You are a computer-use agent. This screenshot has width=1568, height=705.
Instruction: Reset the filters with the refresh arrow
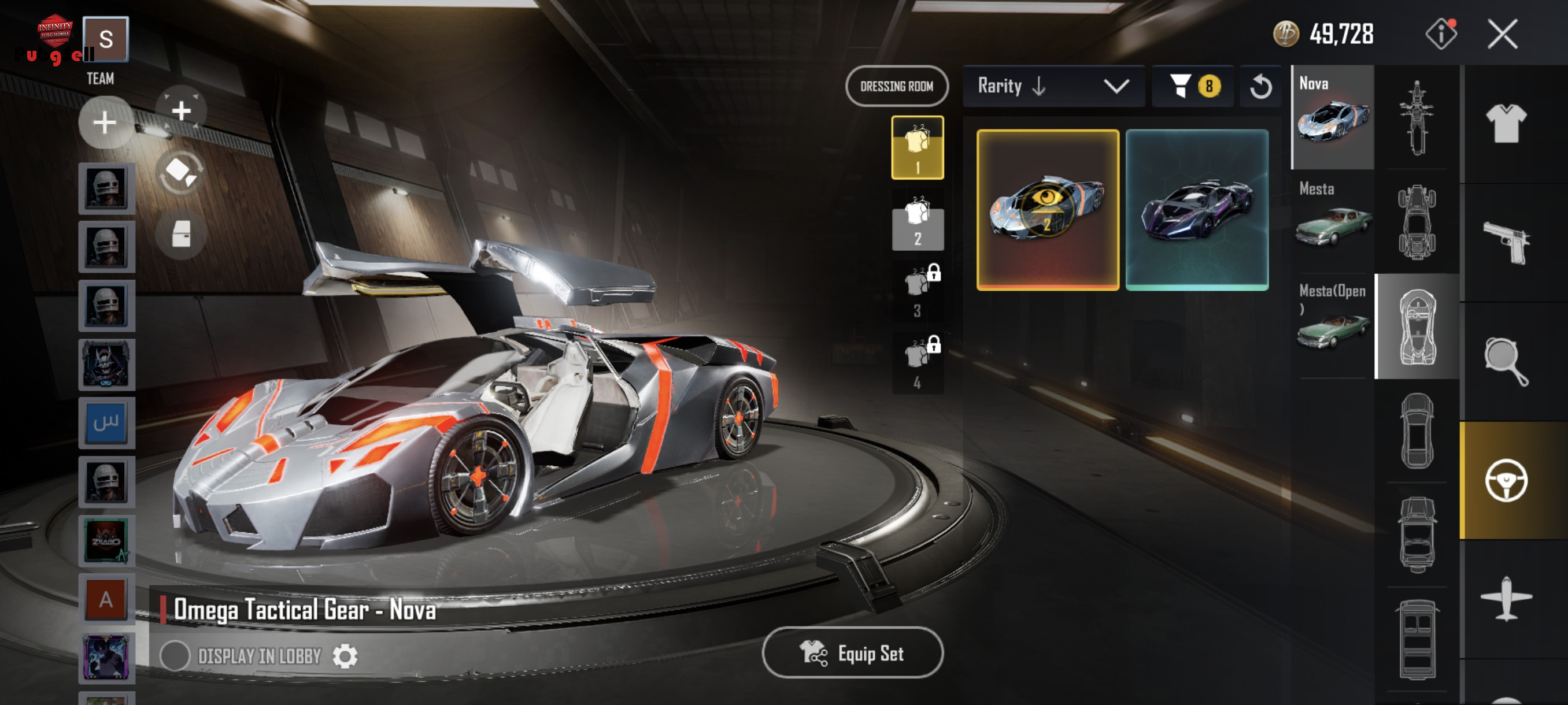[1260, 86]
